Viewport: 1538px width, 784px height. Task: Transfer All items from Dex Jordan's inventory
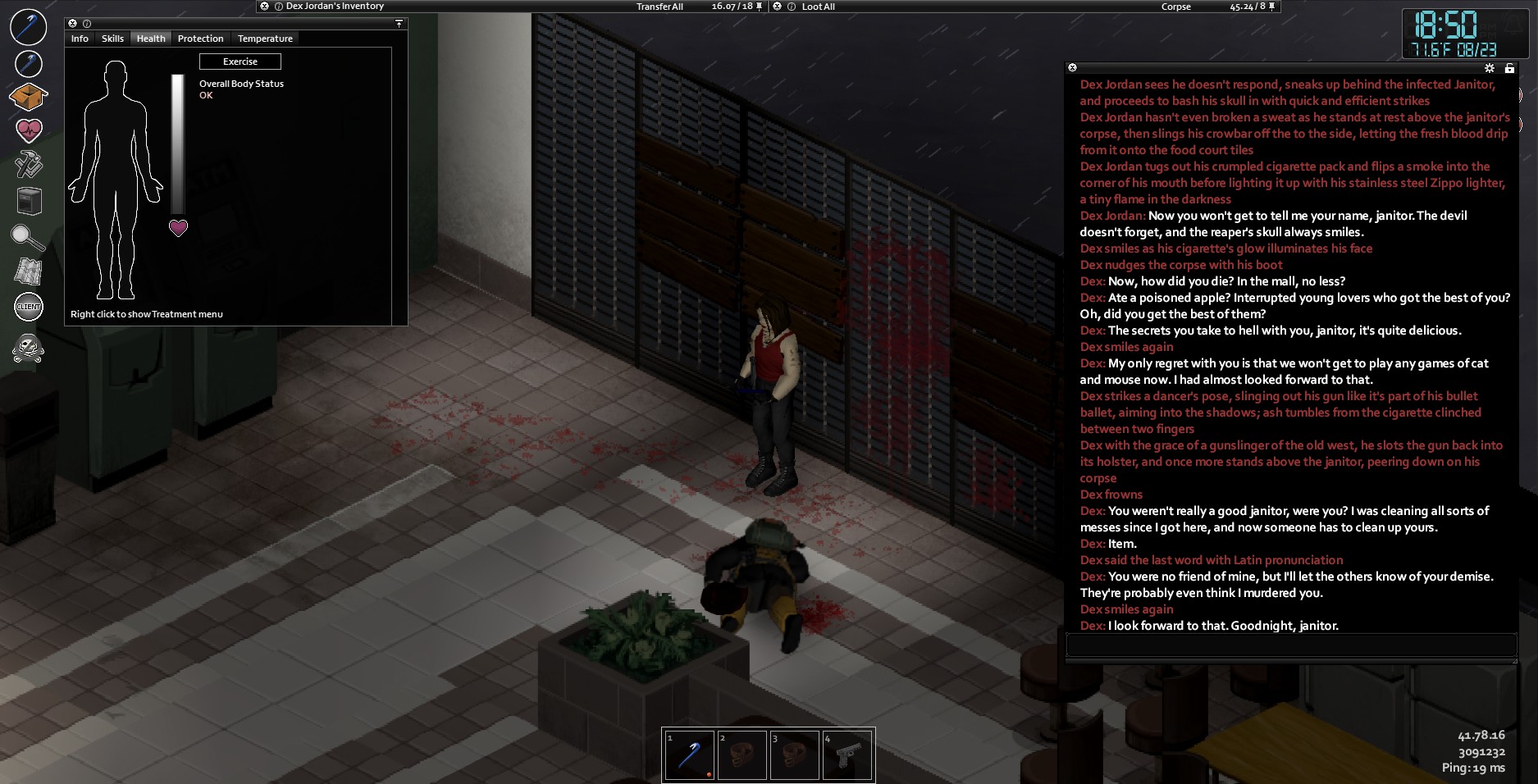[659, 7]
